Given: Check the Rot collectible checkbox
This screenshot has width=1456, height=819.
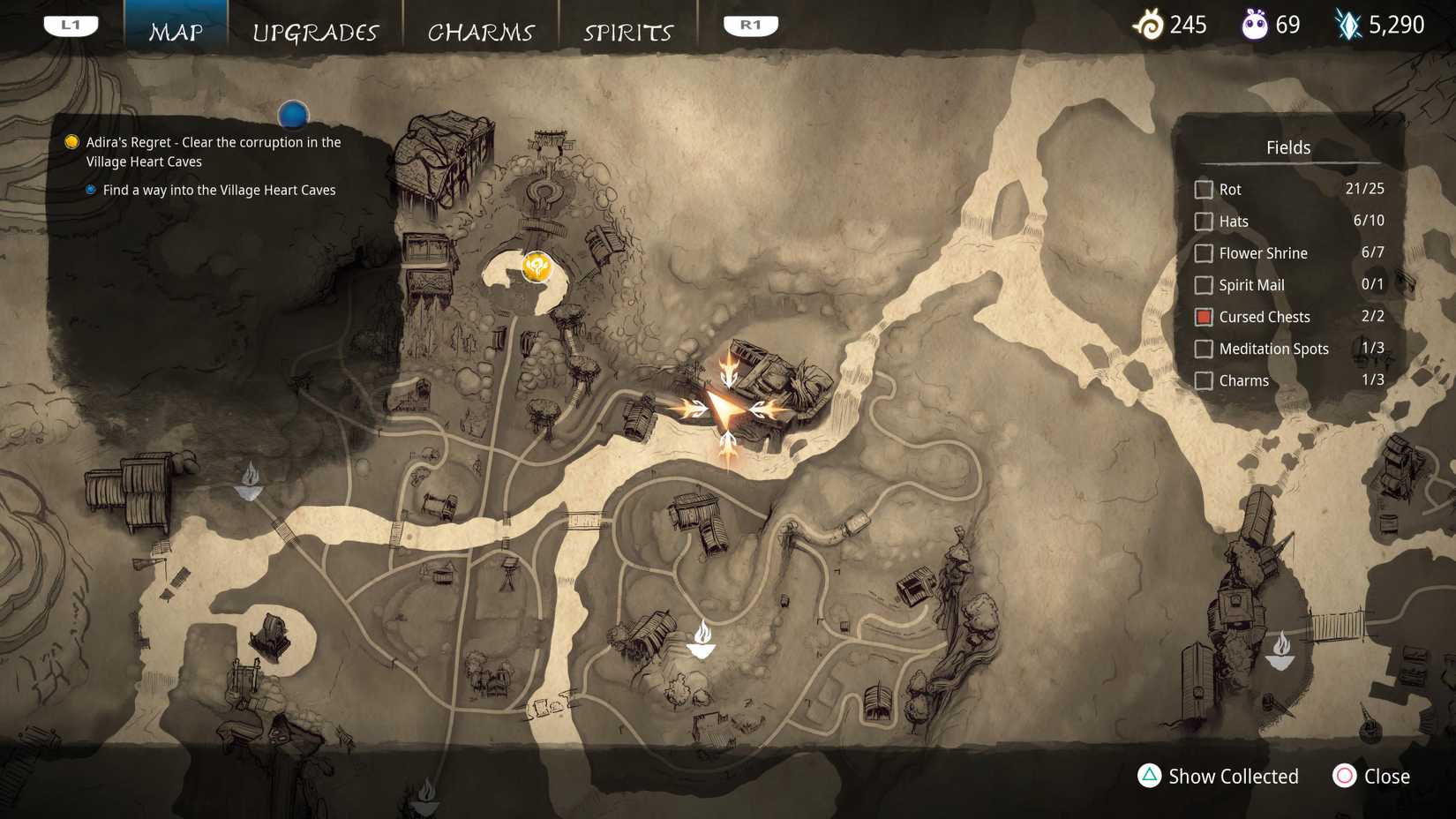Looking at the screenshot, I should pos(1204,189).
